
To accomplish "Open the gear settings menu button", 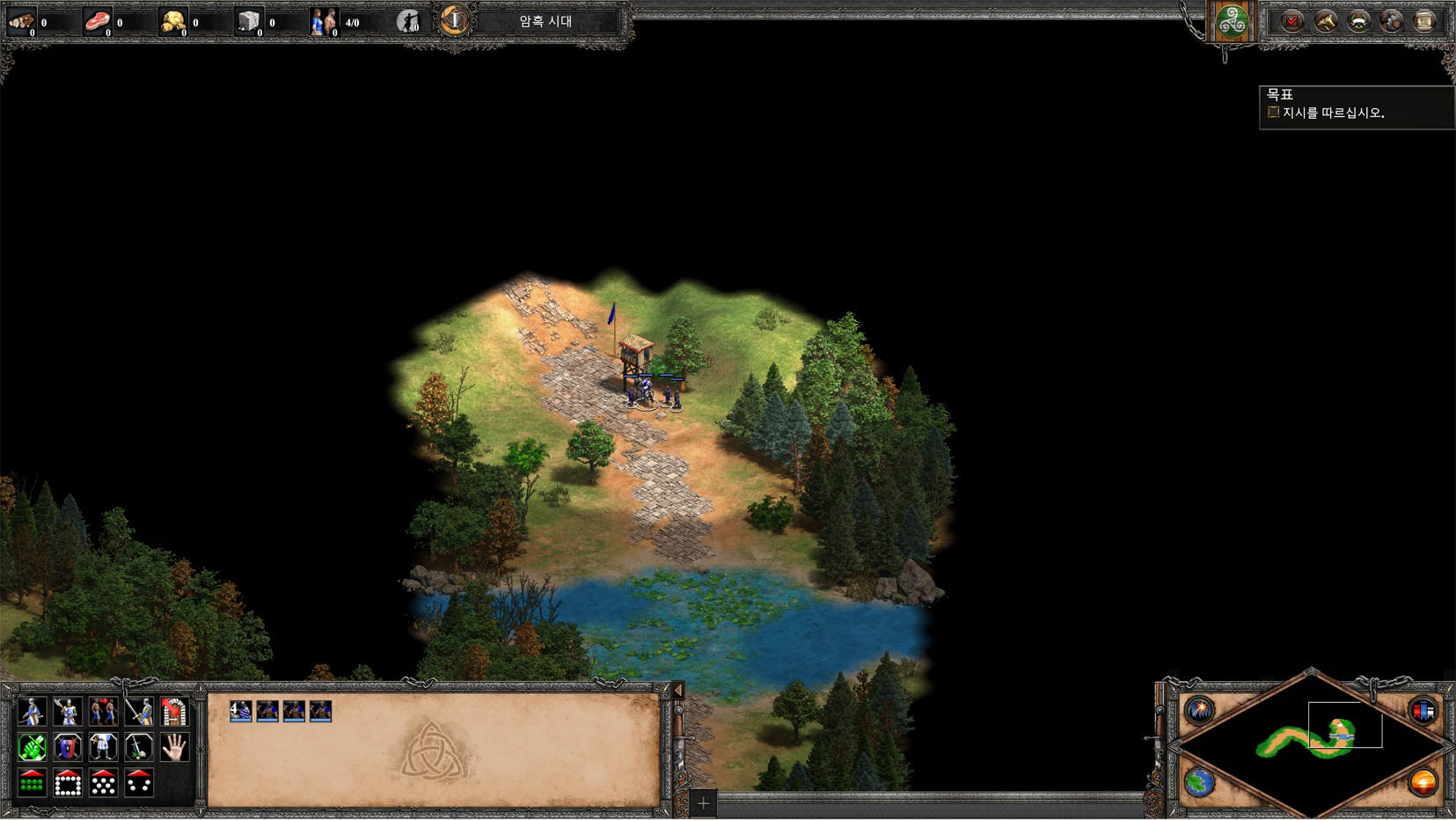I will (x=1391, y=21).
